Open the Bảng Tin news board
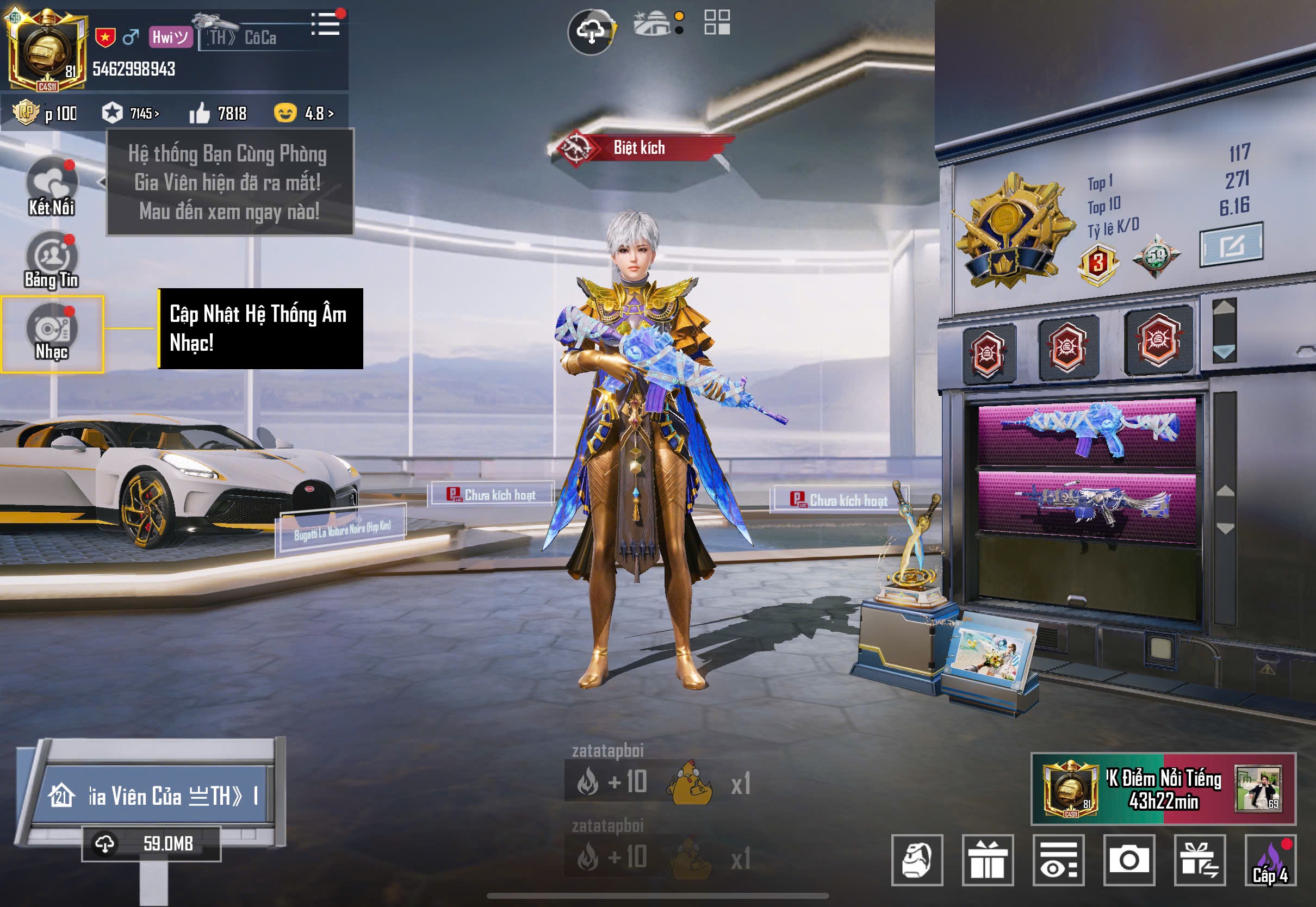 (x=52, y=259)
